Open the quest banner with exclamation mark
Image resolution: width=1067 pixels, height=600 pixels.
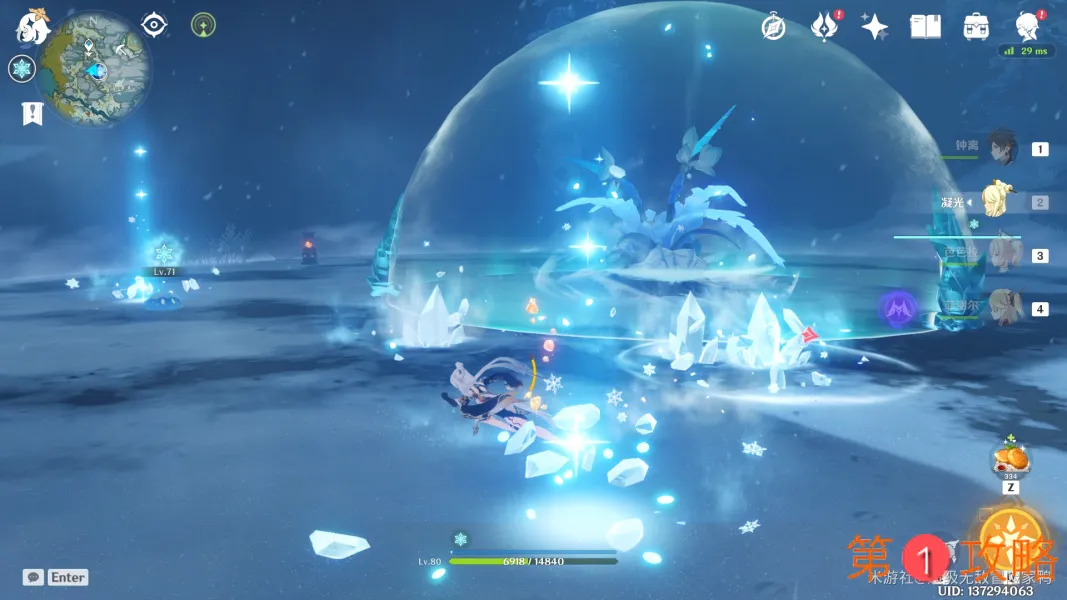pos(31,113)
